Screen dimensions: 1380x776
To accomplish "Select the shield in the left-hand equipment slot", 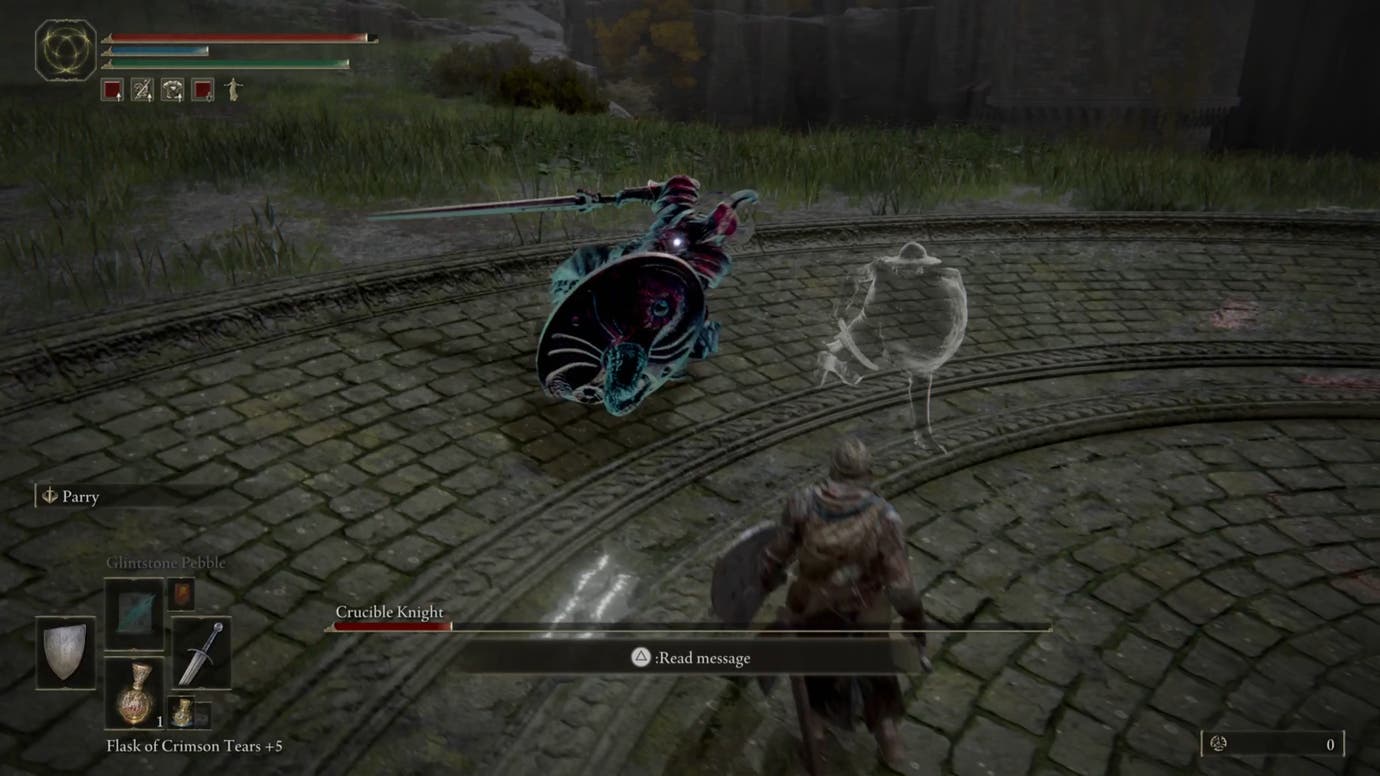I will [63, 653].
